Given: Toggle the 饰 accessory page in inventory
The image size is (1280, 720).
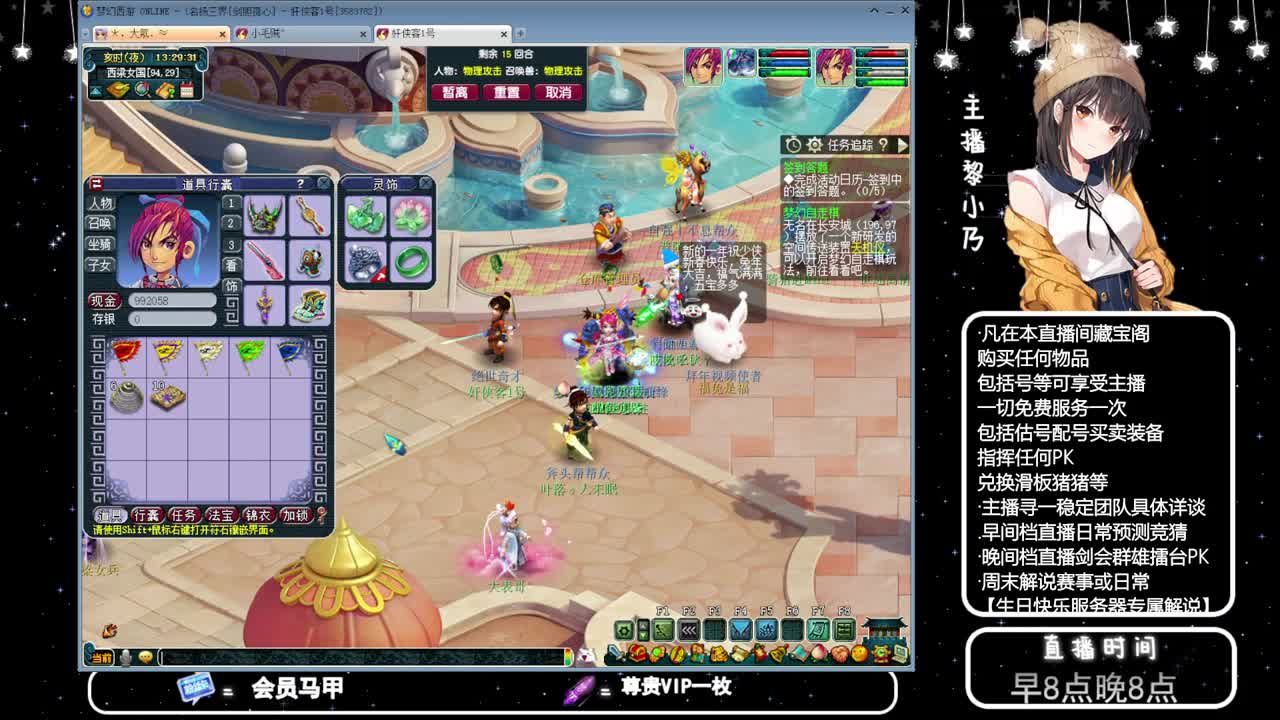Looking at the screenshot, I should 229,285.
